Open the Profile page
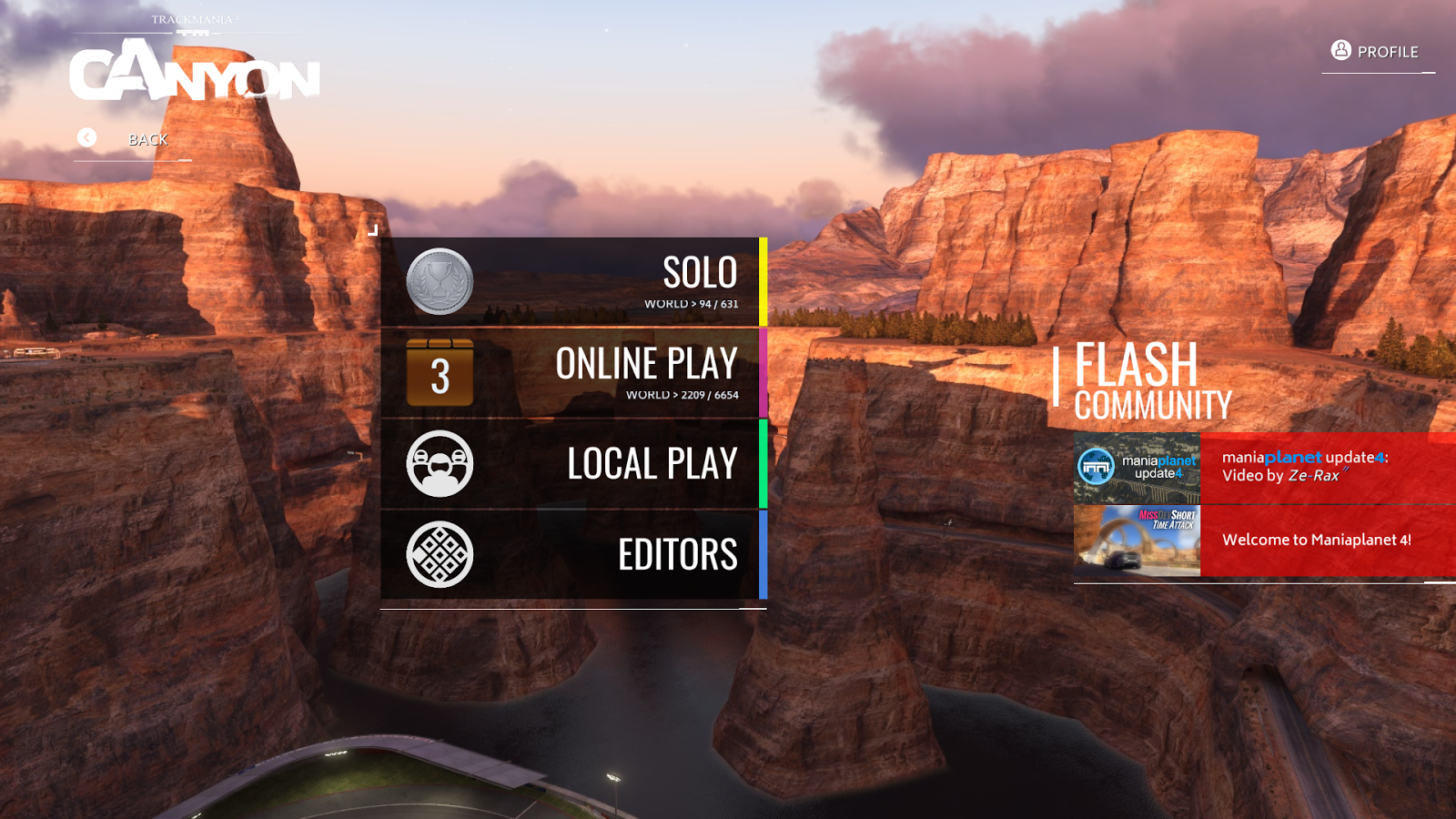Viewport: 1456px width, 819px height. [x=1375, y=52]
